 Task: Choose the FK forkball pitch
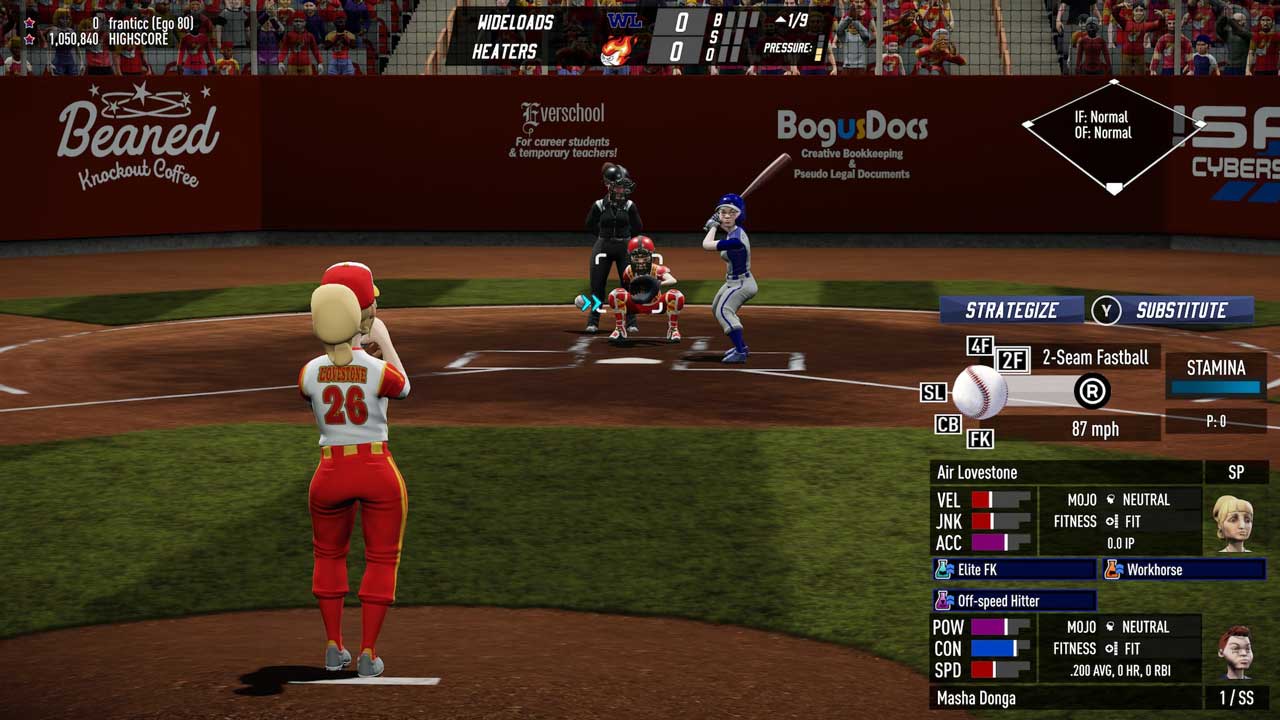980,439
